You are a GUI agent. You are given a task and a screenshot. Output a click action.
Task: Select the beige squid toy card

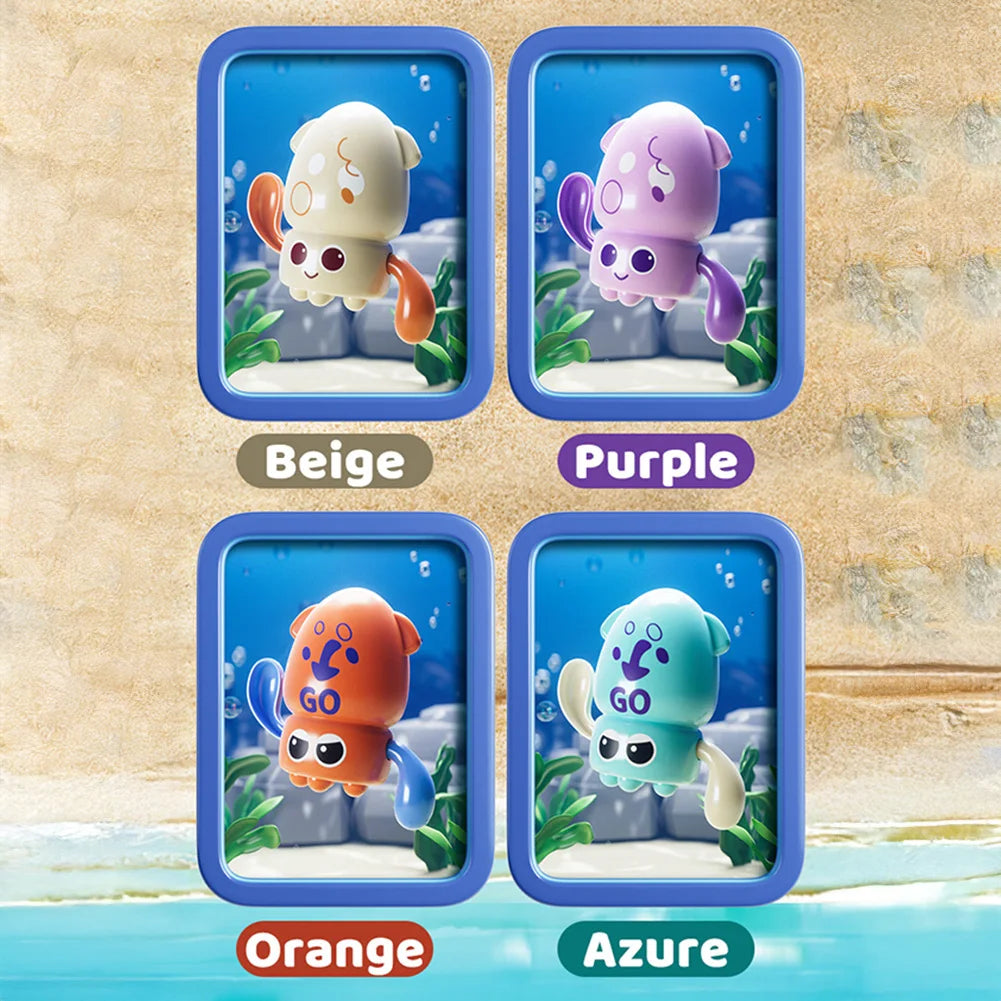click(345, 222)
